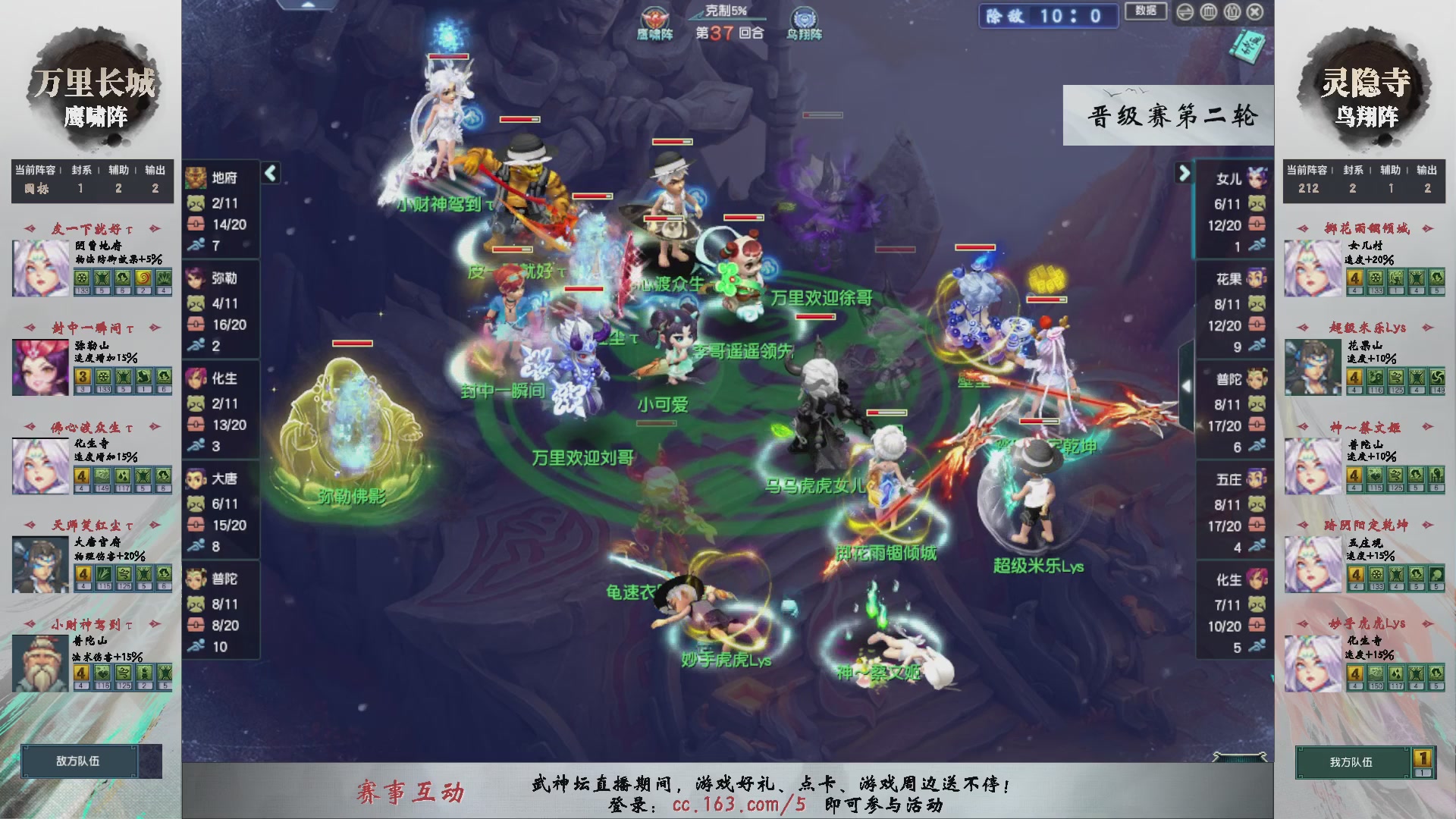Open the gift icon in the top-right toolbar
Image resolution: width=1456 pixels, height=819 pixels.
tap(1232, 12)
